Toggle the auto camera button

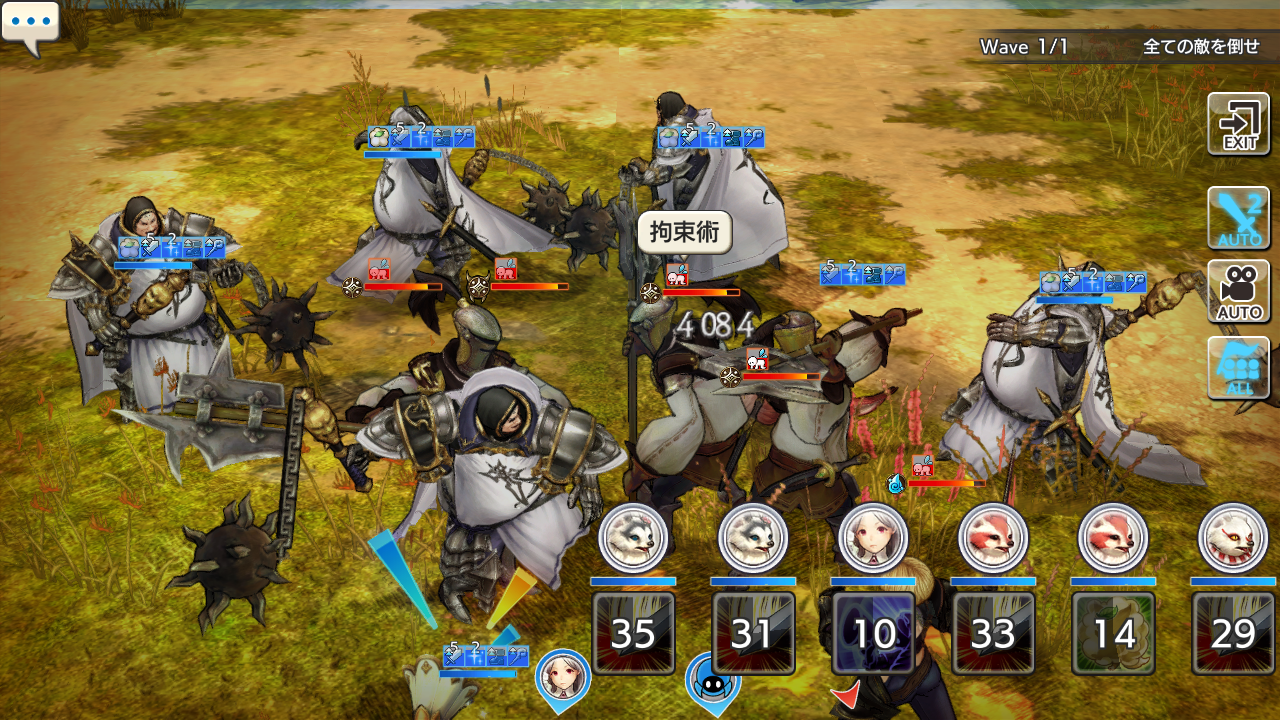tap(1238, 292)
